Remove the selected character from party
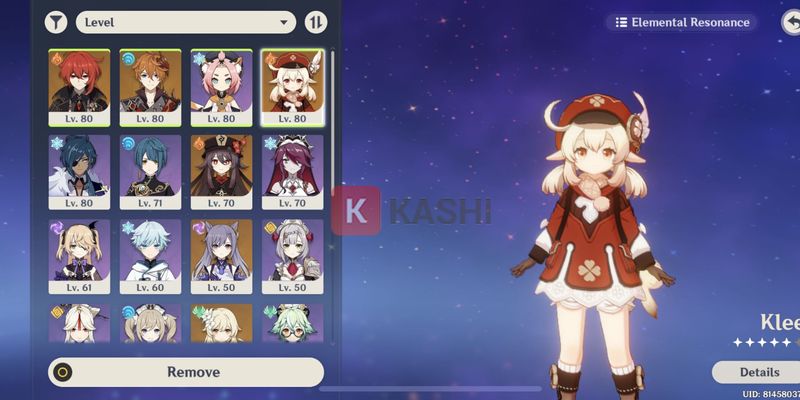The image size is (800, 400). pyautogui.click(x=186, y=372)
